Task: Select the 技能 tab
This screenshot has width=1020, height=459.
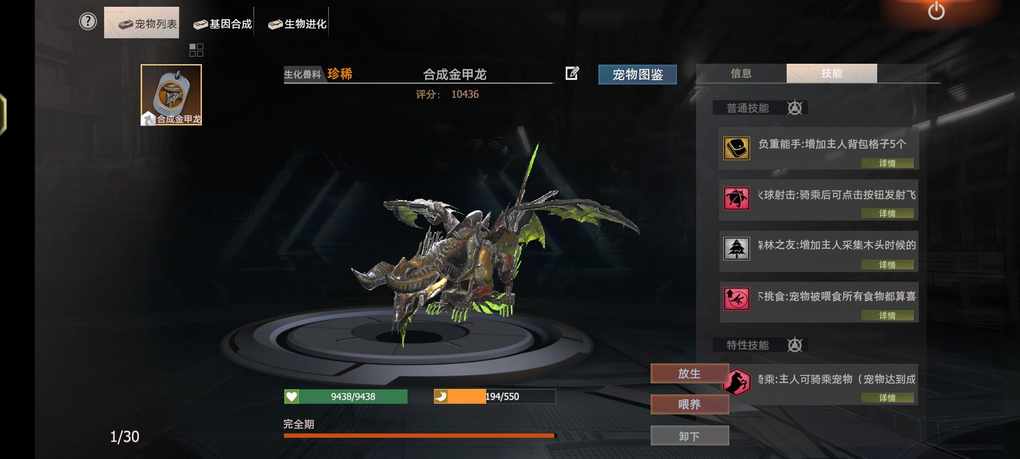Action: coord(831,73)
